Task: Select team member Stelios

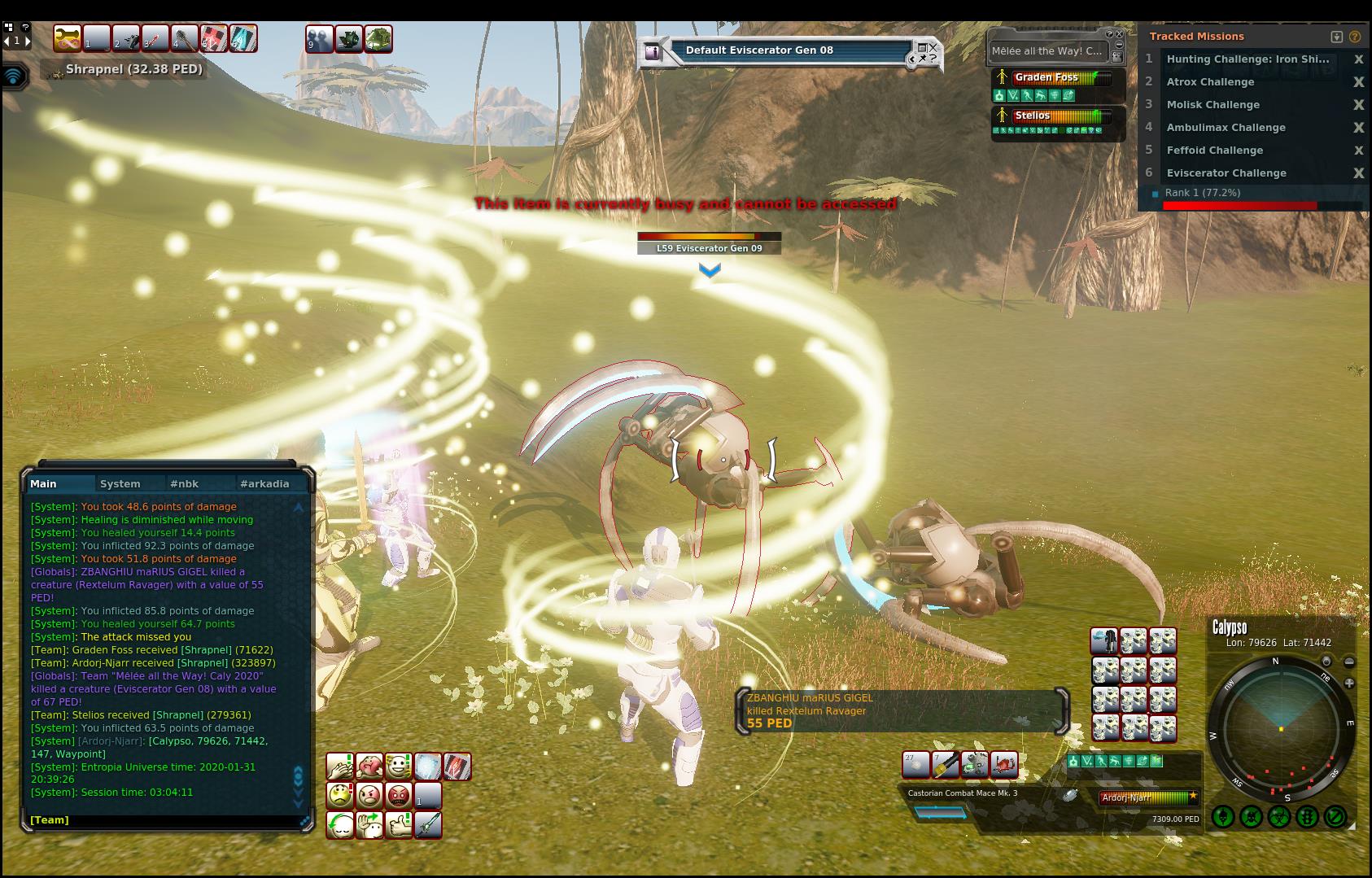Action: 1032,116
